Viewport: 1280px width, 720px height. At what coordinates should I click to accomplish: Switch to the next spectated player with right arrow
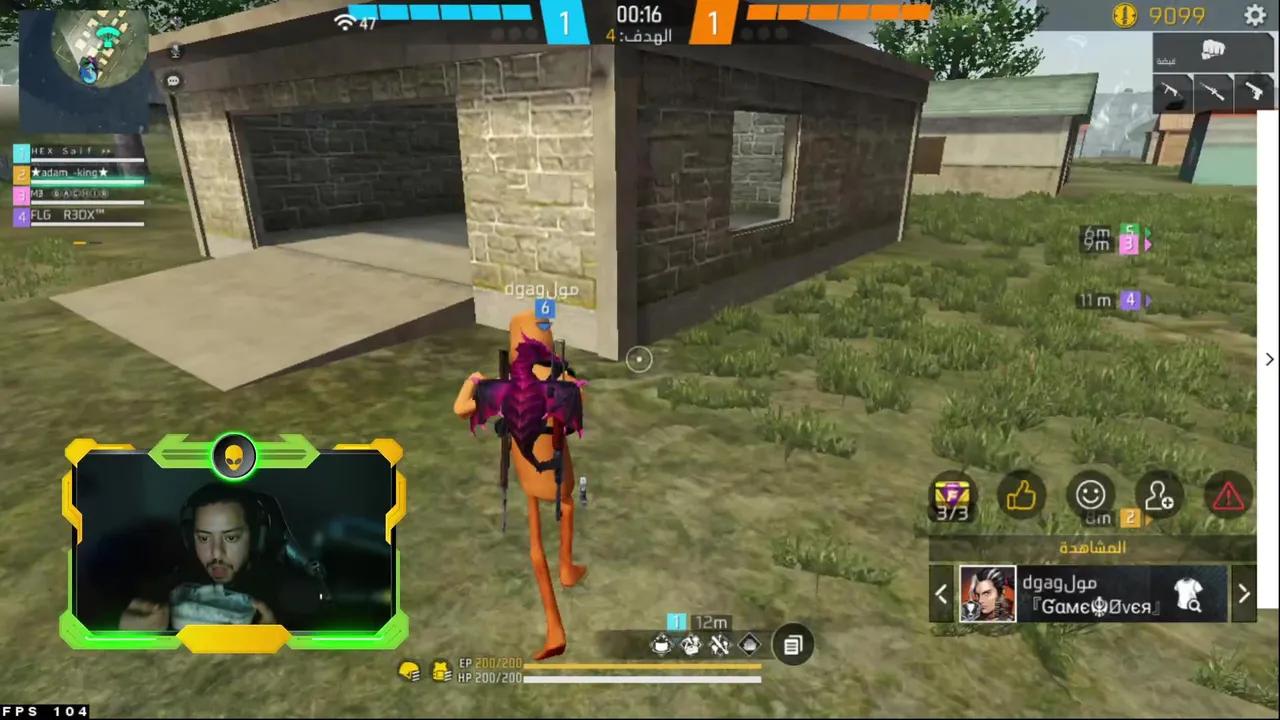1244,593
